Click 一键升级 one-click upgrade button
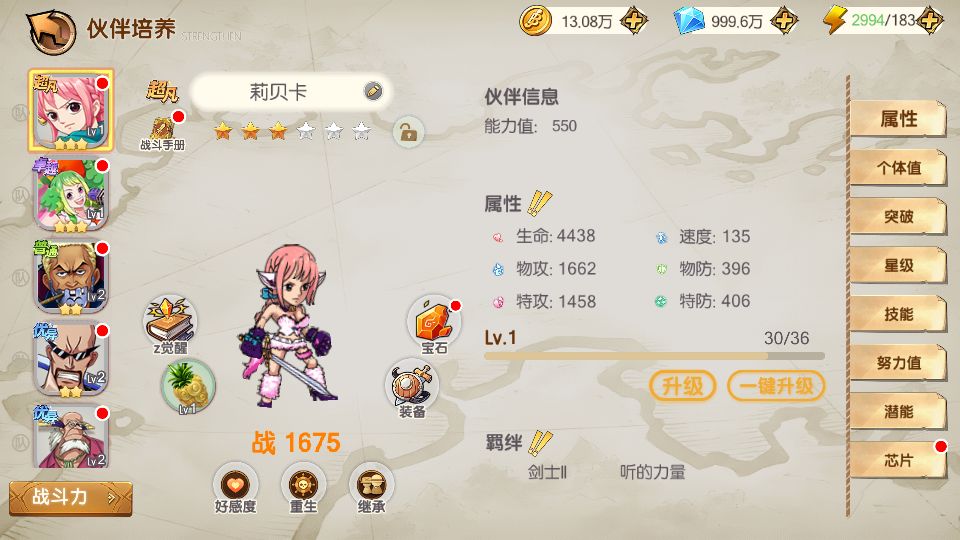The height and width of the screenshot is (540, 960). [x=776, y=386]
